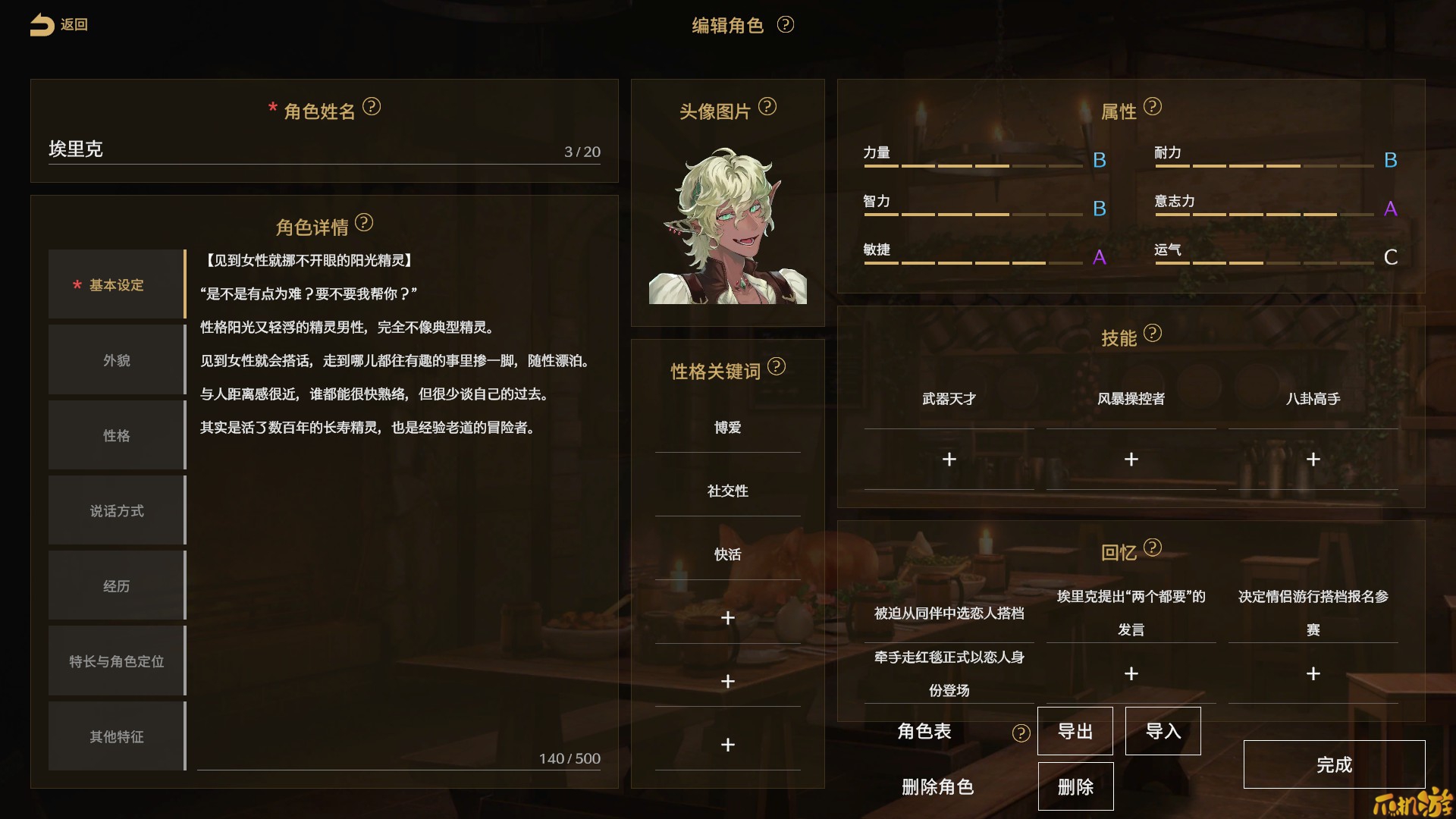The height and width of the screenshot is (819, 1456).
Task: Select the 说话方式 tab
Action: [117, 510]
